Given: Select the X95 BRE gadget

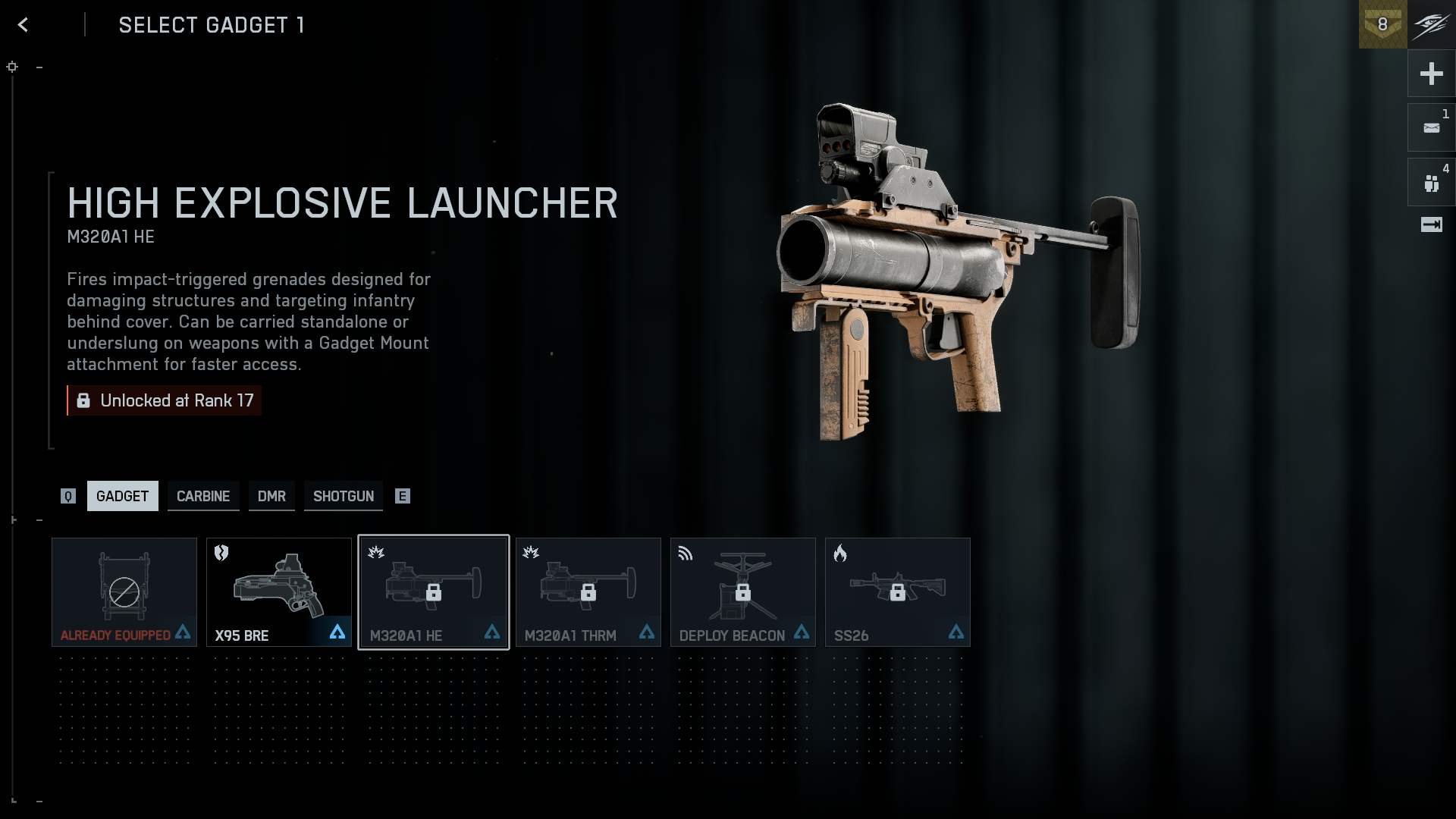Looking at the screenshot, I should click(x=279, y=592).
